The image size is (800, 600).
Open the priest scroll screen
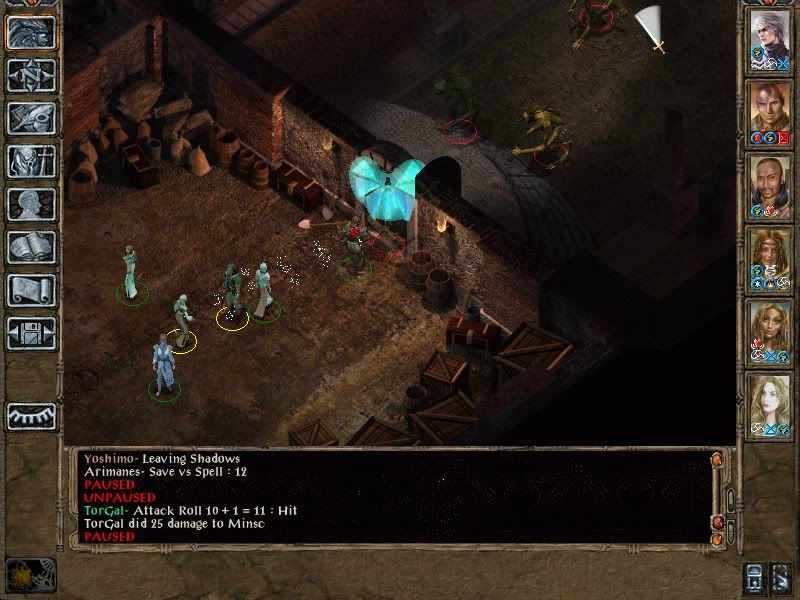[x=31, y=290]
